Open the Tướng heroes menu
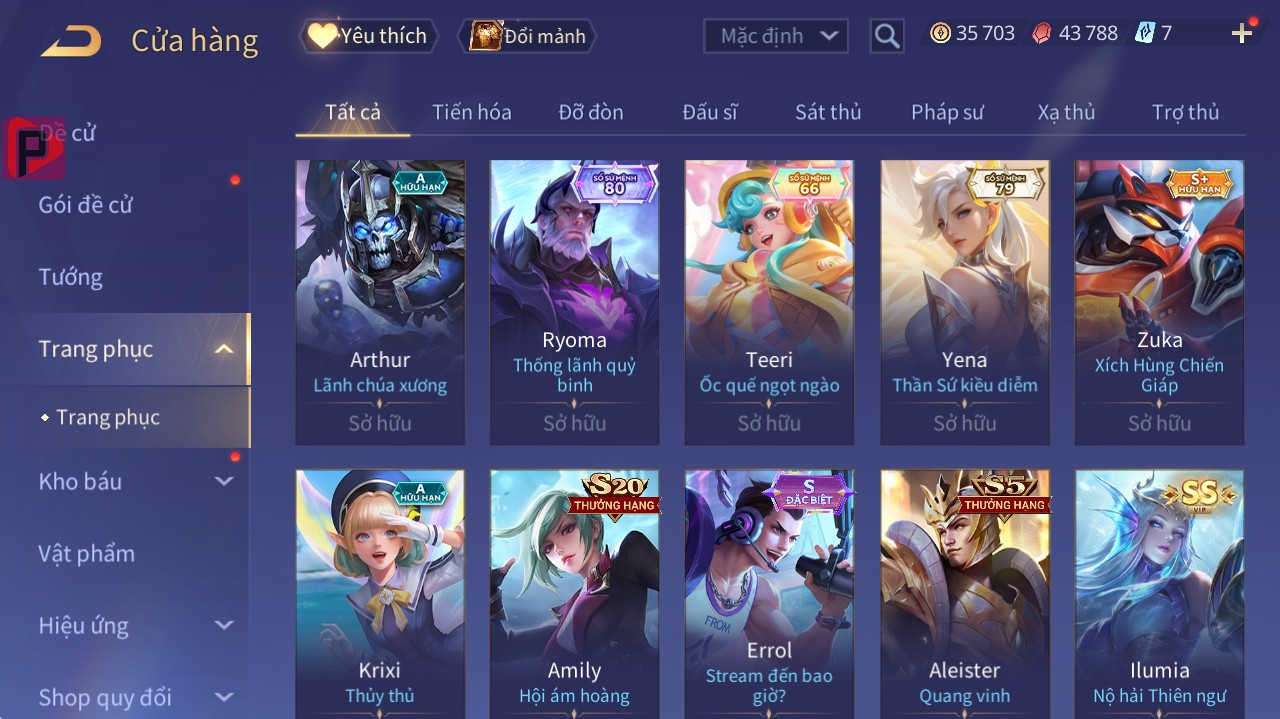Image resolution: width=1280 pixels, height=719 pixels. [x=70, y=277]
